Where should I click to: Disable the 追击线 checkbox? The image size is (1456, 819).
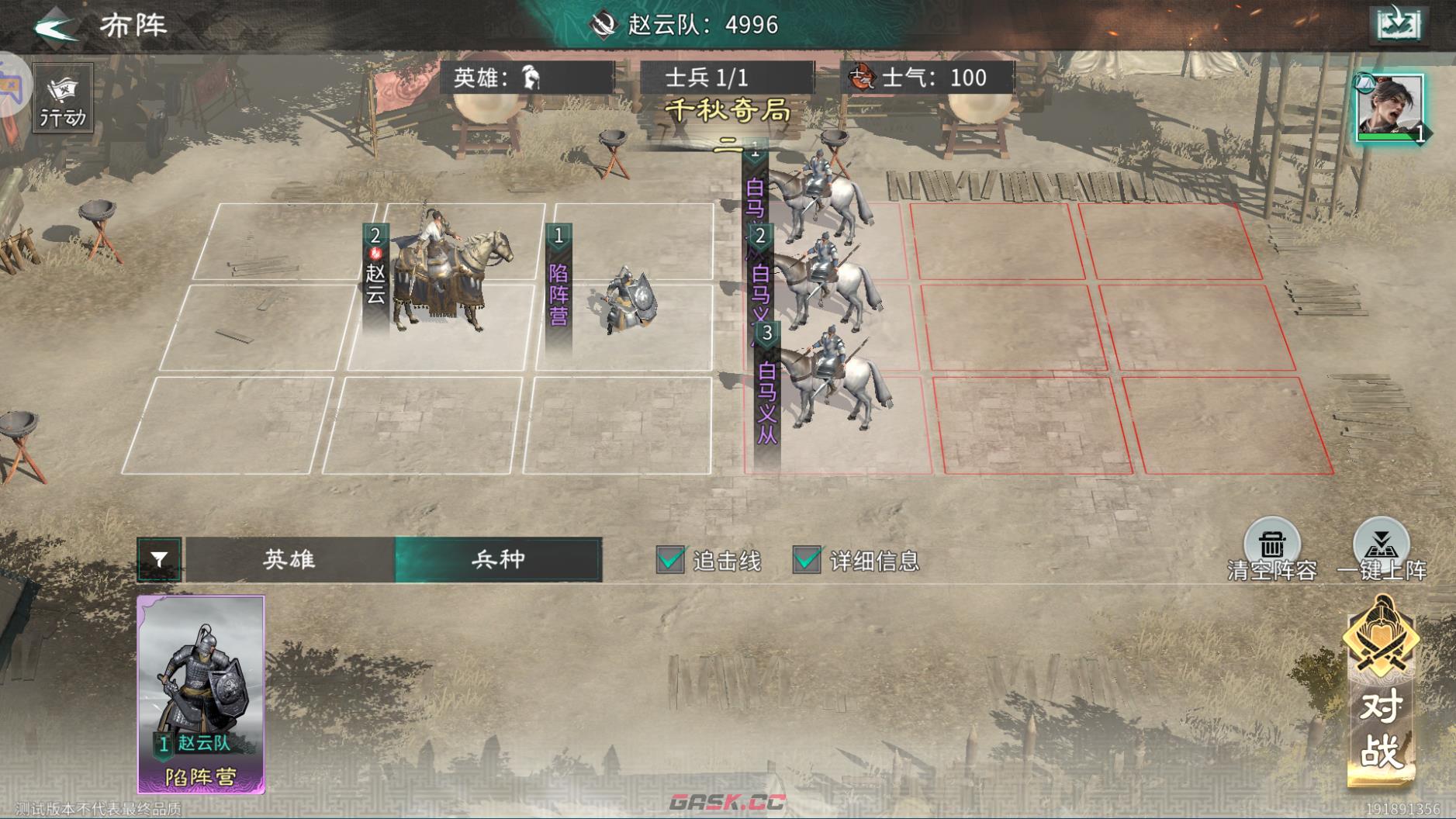[x=669, y=559]
